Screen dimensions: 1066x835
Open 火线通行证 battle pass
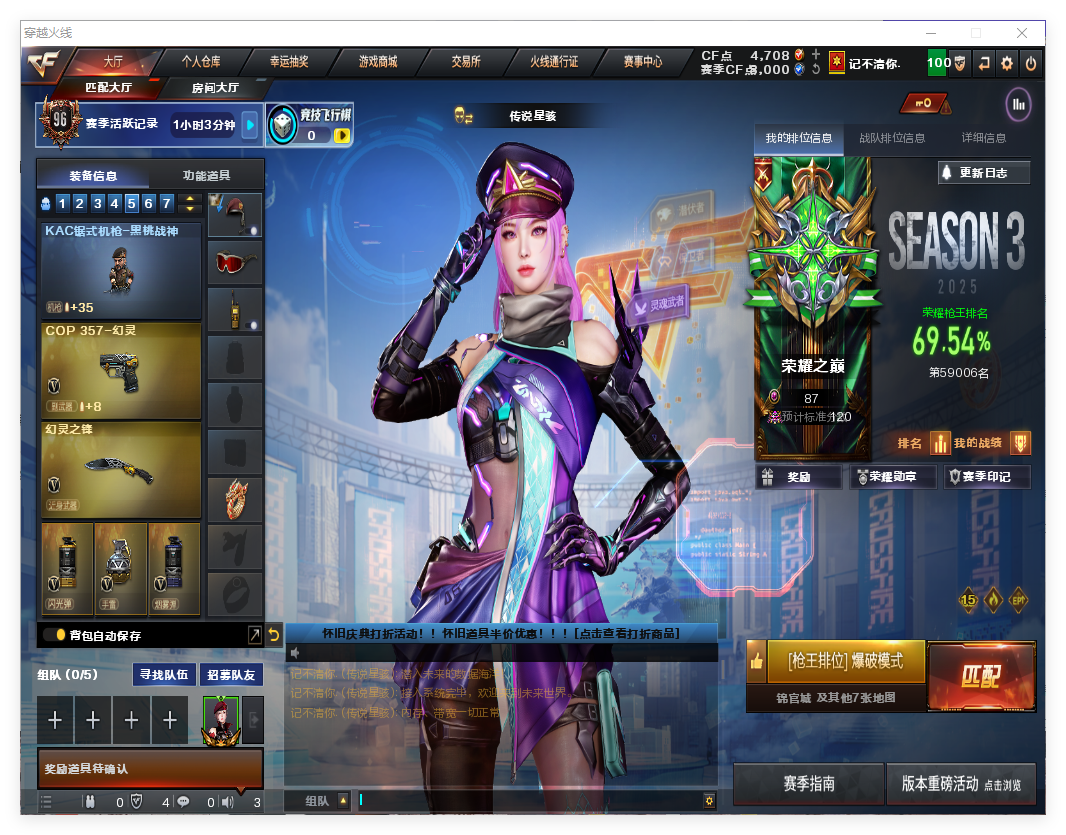point(554,61)
